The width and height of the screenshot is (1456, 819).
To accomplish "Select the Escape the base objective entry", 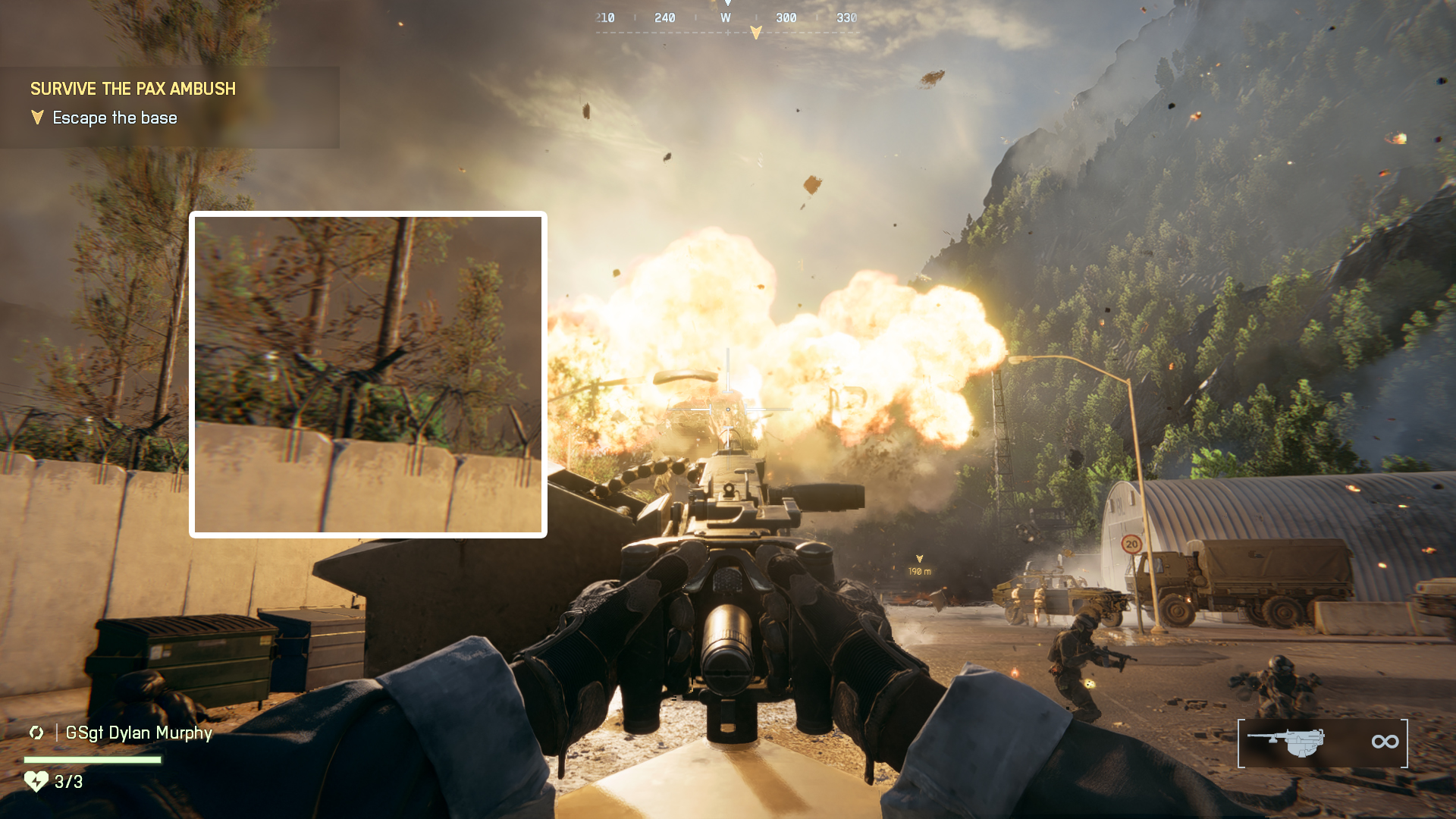I will pos(114,118).
